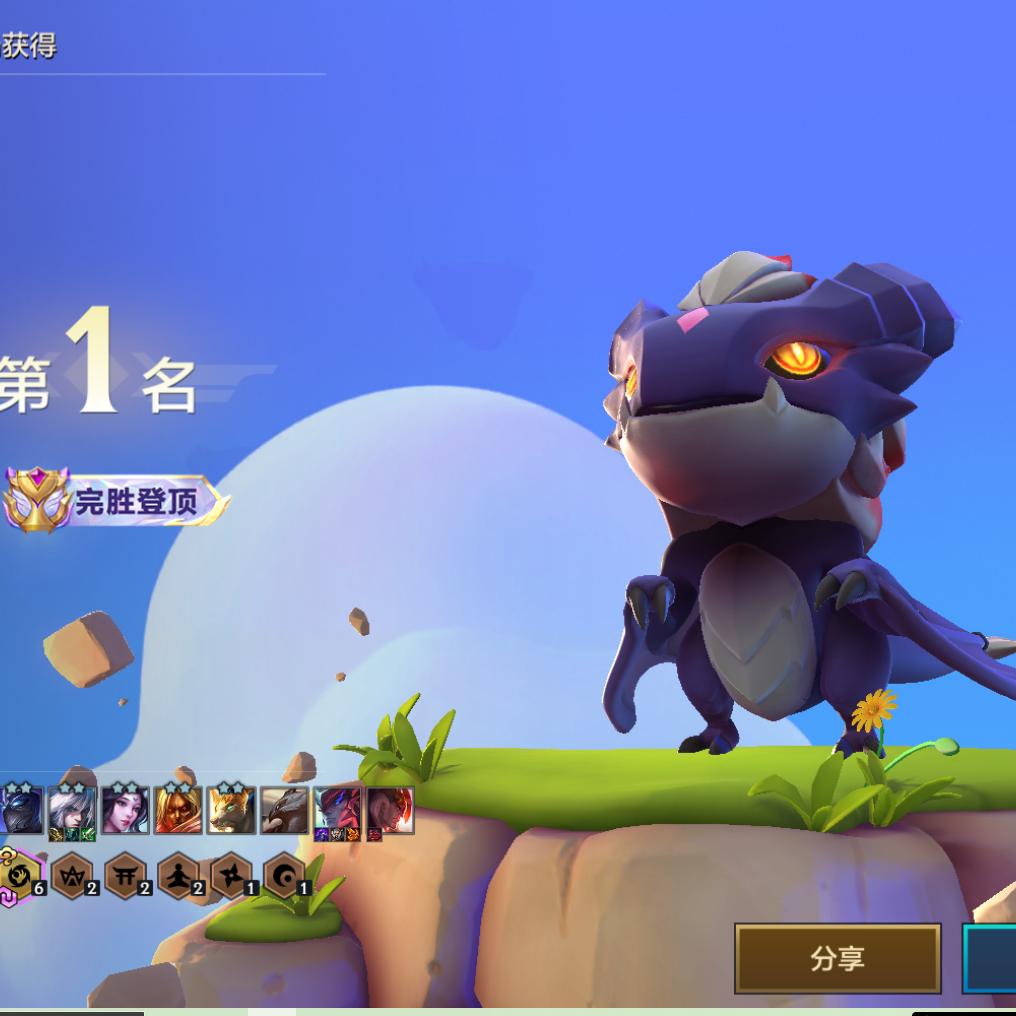Inspect the torii gate trait icon
The image size is (1016, 1016).
(125, 876)
